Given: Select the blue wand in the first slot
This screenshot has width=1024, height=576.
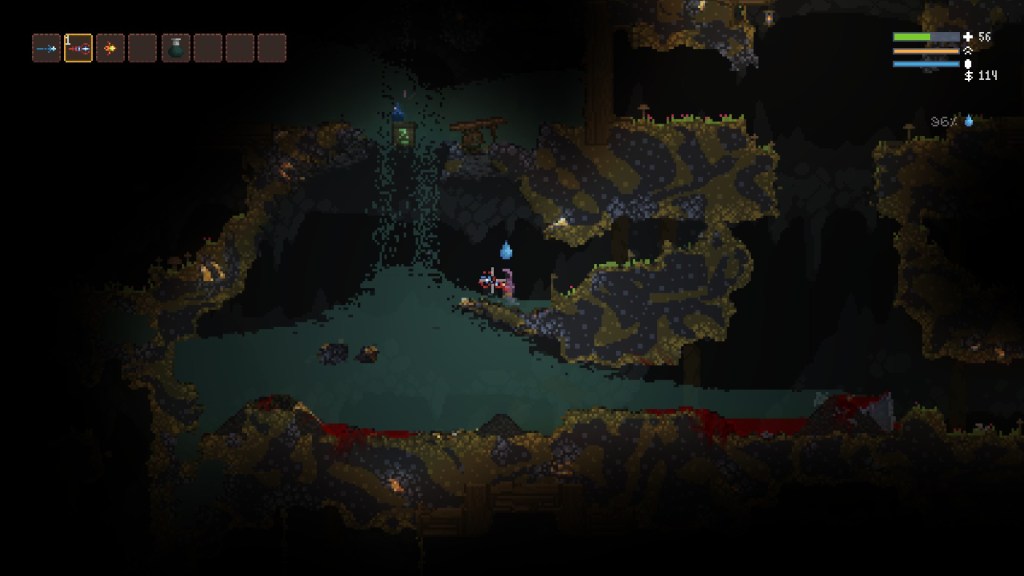Looking at the screenshot, I should point(46,48).
